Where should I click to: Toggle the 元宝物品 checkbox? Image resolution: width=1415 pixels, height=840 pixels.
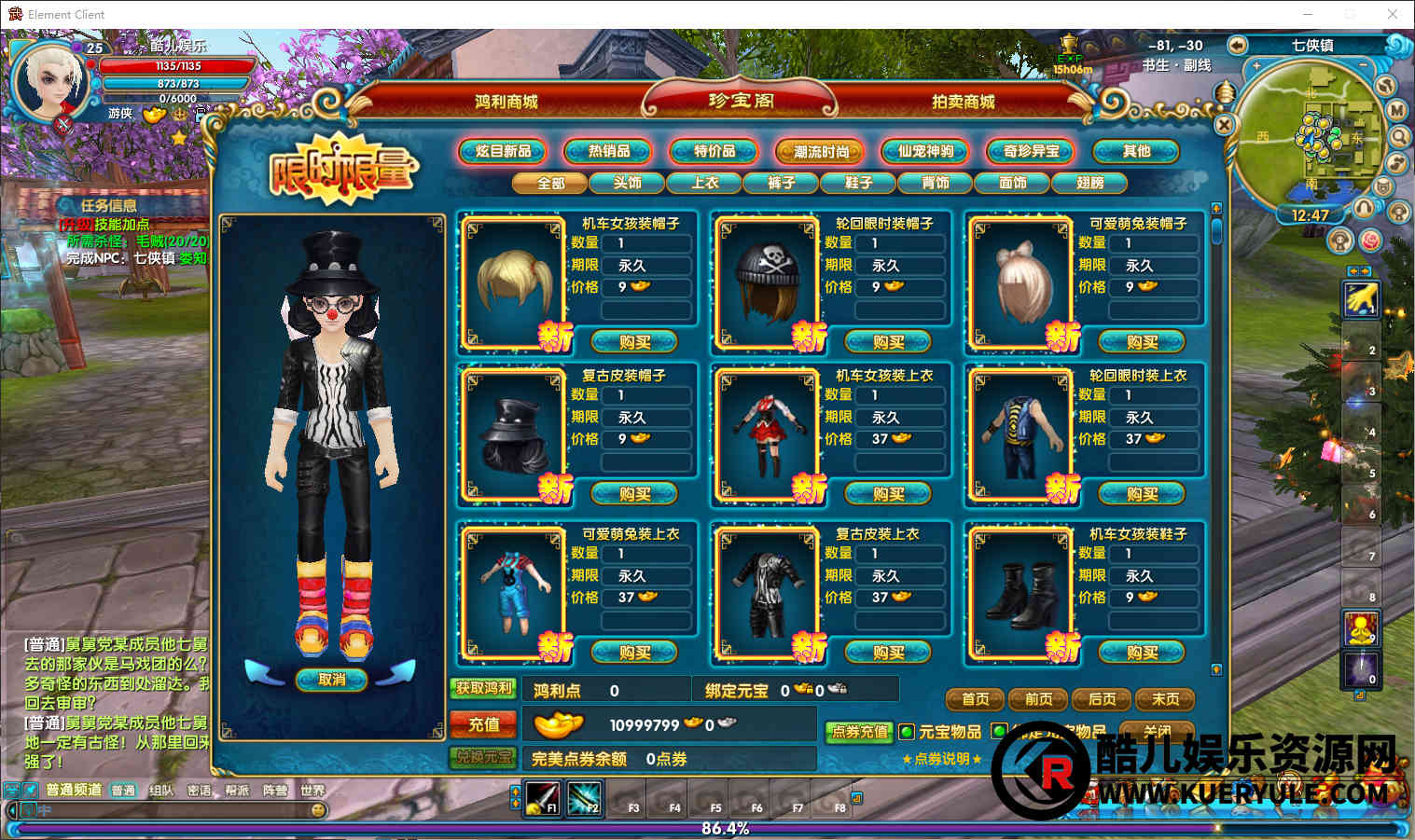tap(907, 733)
